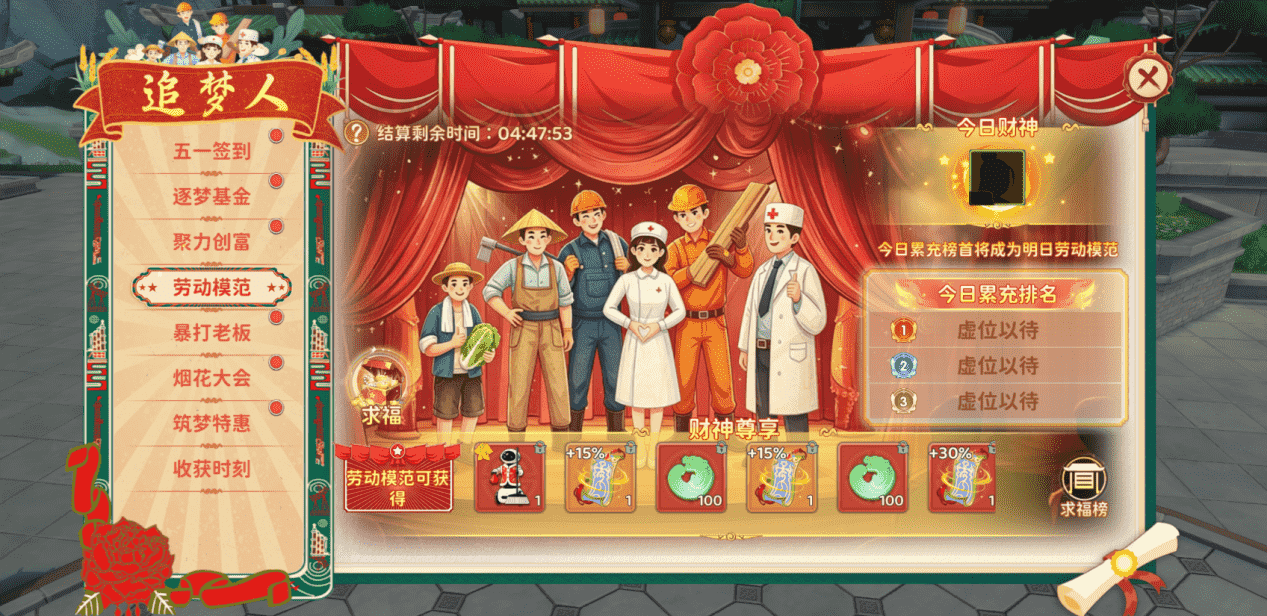Open the 五一签到 tab
The height and width of the screenshot is (616, 1267).
(211, 152)
